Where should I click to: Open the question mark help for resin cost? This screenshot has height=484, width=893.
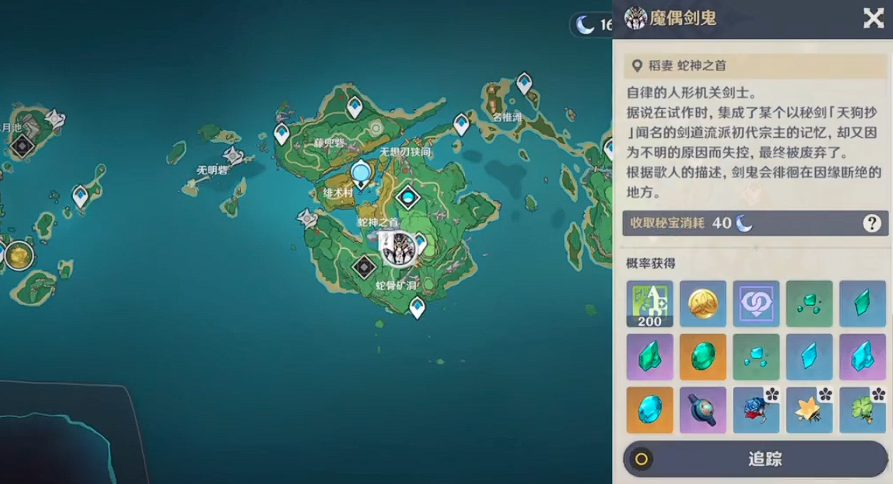(x=872, y=223)
